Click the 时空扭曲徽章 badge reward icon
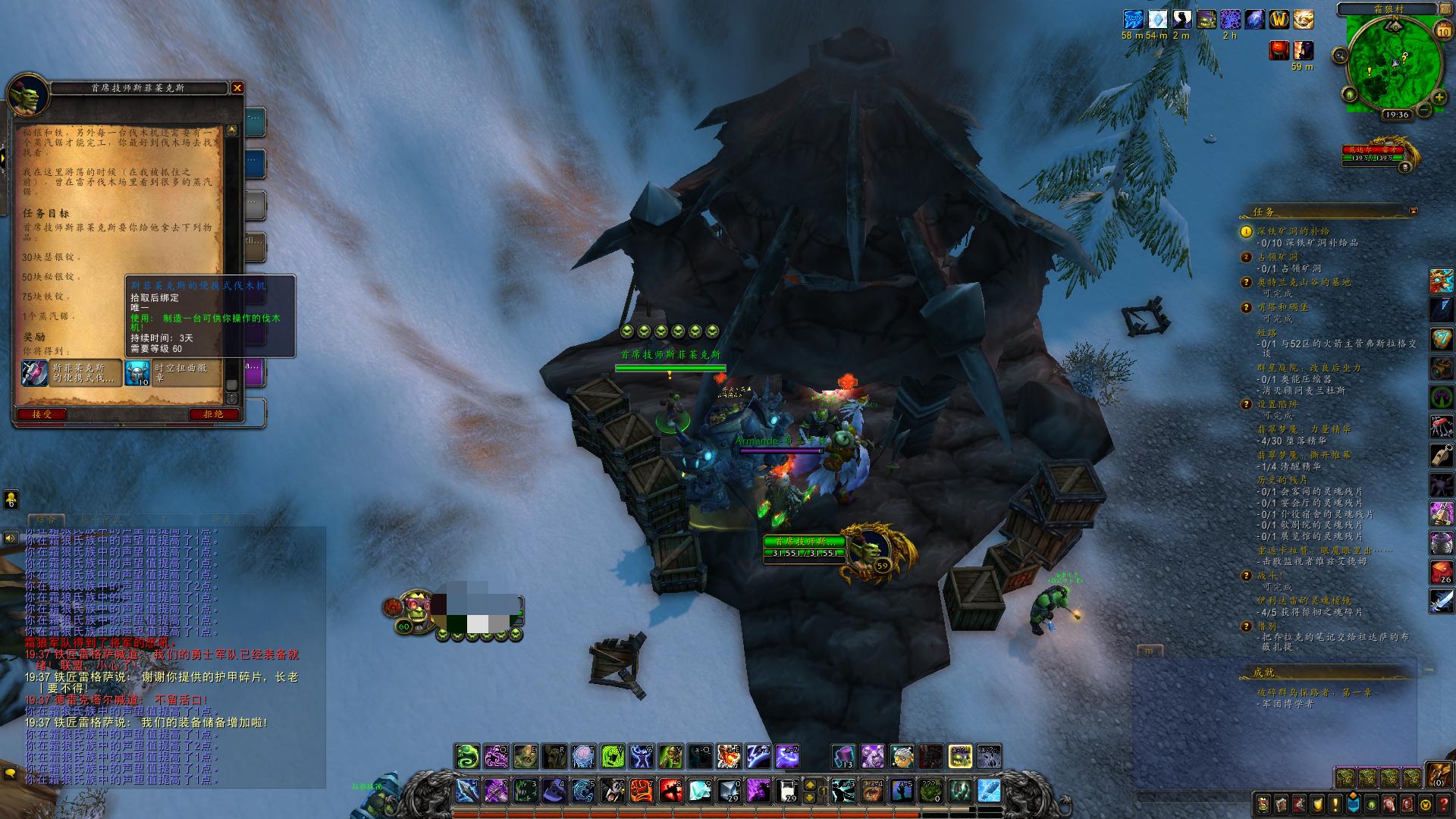This screenshot has width=1456, height=819. (138, 372)
